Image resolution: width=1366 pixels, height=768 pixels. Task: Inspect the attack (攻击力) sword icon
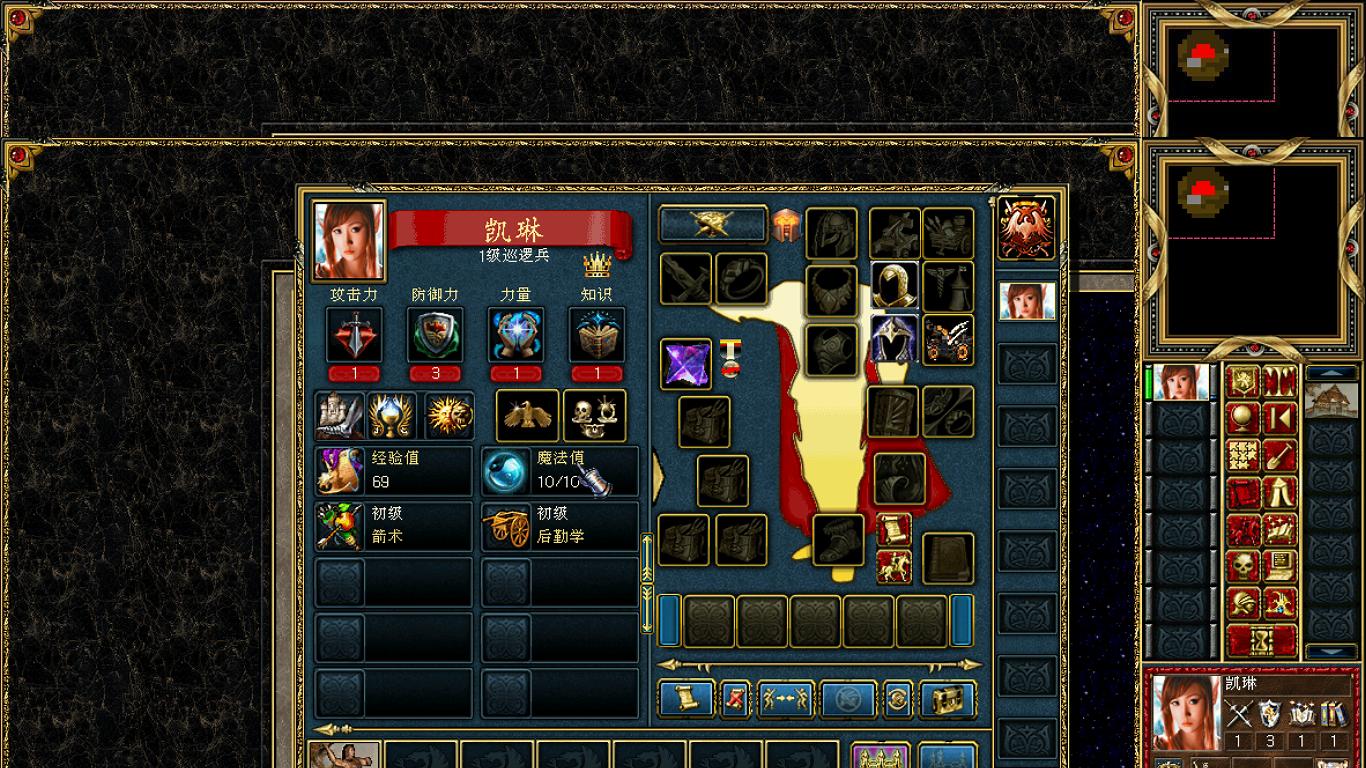tap(354, 335)
